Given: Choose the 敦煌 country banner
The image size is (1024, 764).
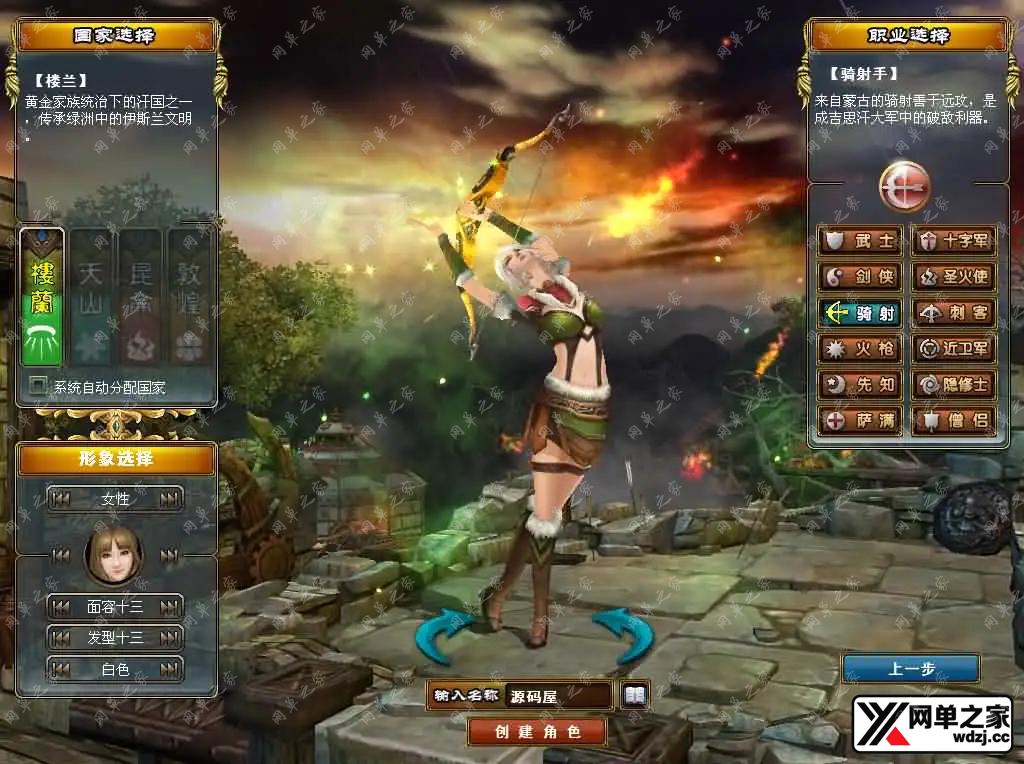Looking at the screenshot, I should click(189, 297).
